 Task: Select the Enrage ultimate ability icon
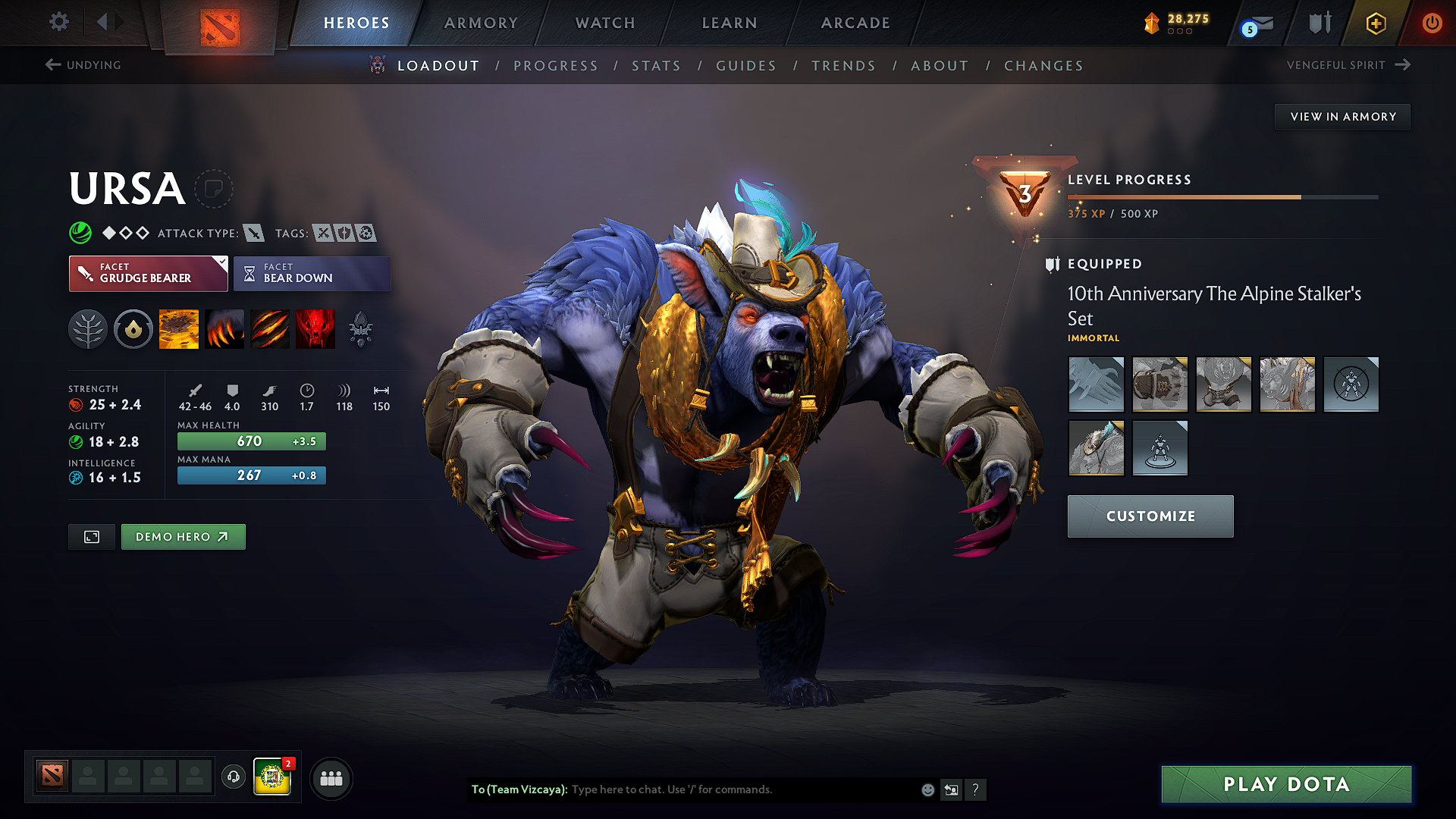315,328
